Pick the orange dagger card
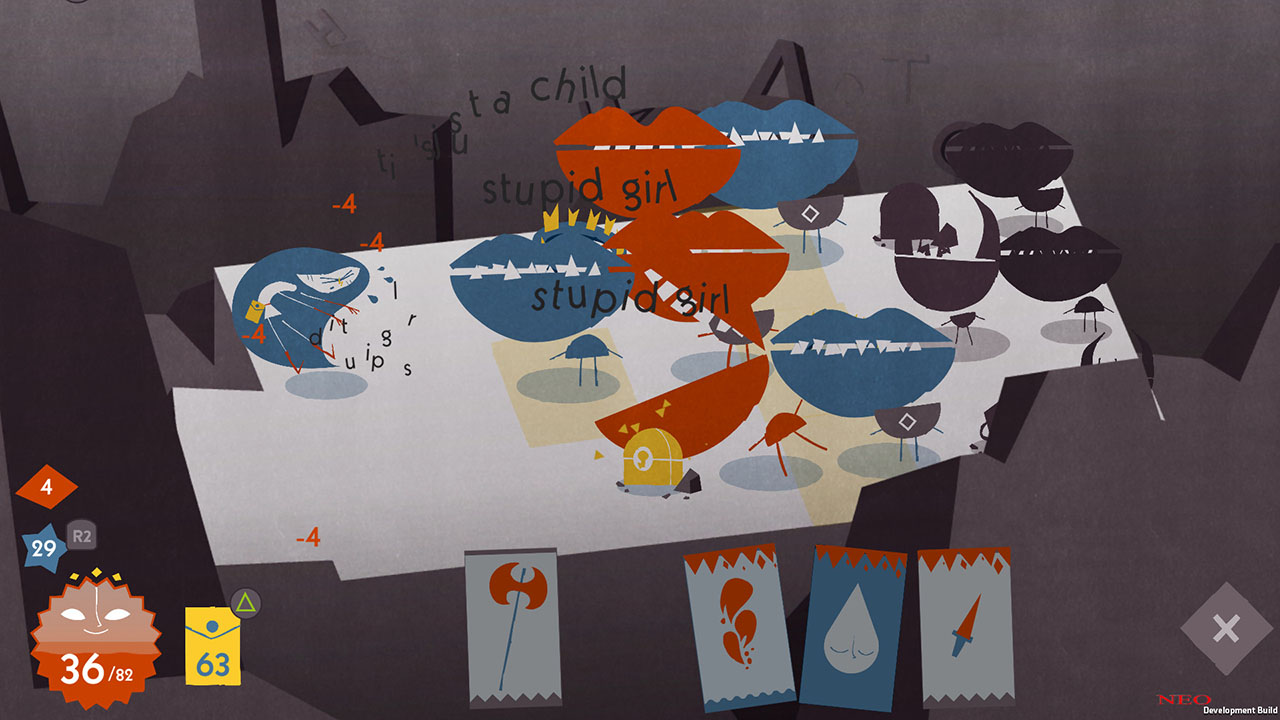Viewport: 1280px width, 720px height. coord(965,628)
